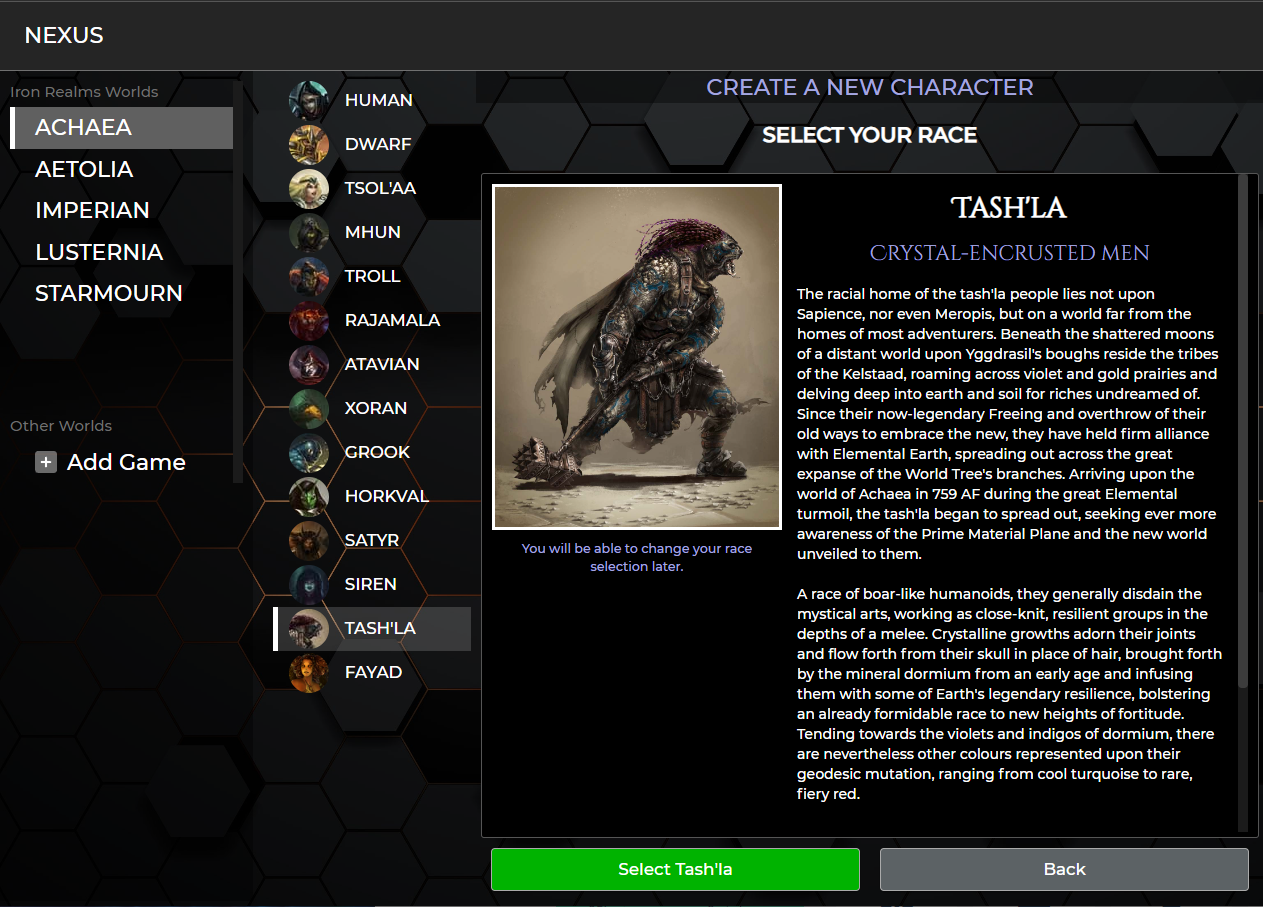Choose the Horkval race
This screenshot has height=907, width=1263.
(386, 496)
